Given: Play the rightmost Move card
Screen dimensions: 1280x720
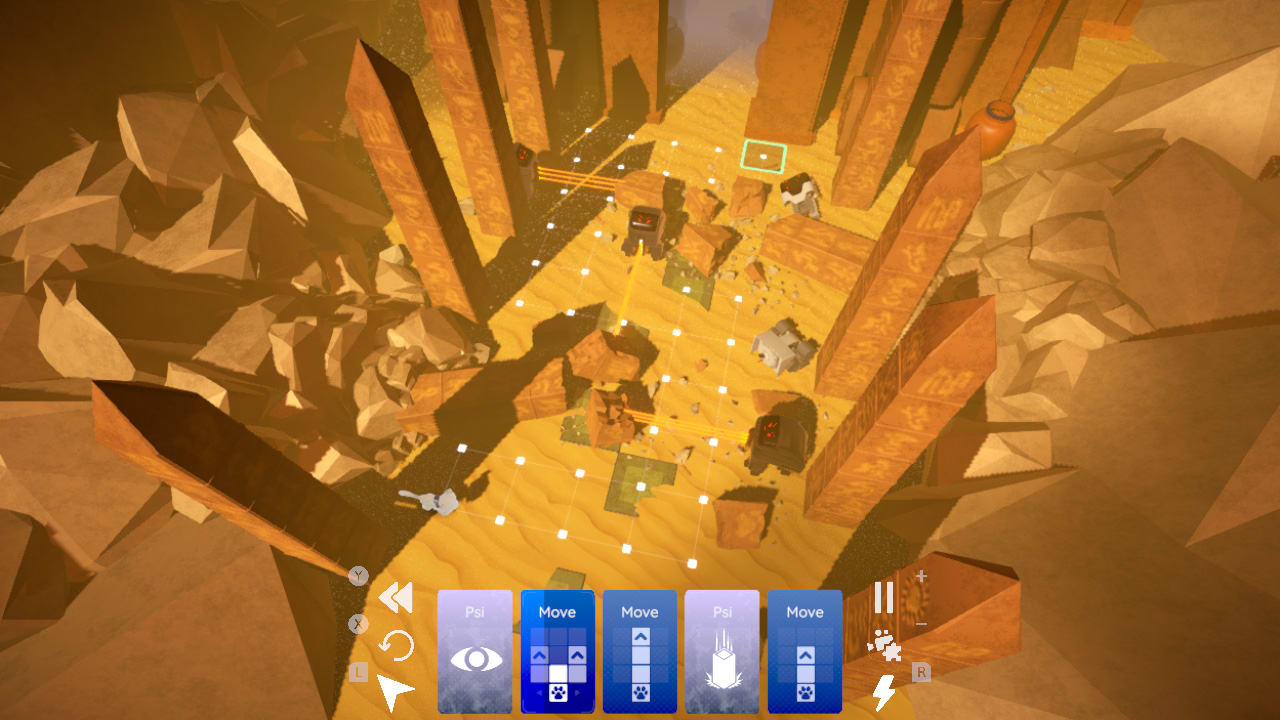Looking at the screenshot, I should click(x=805, y=650).
